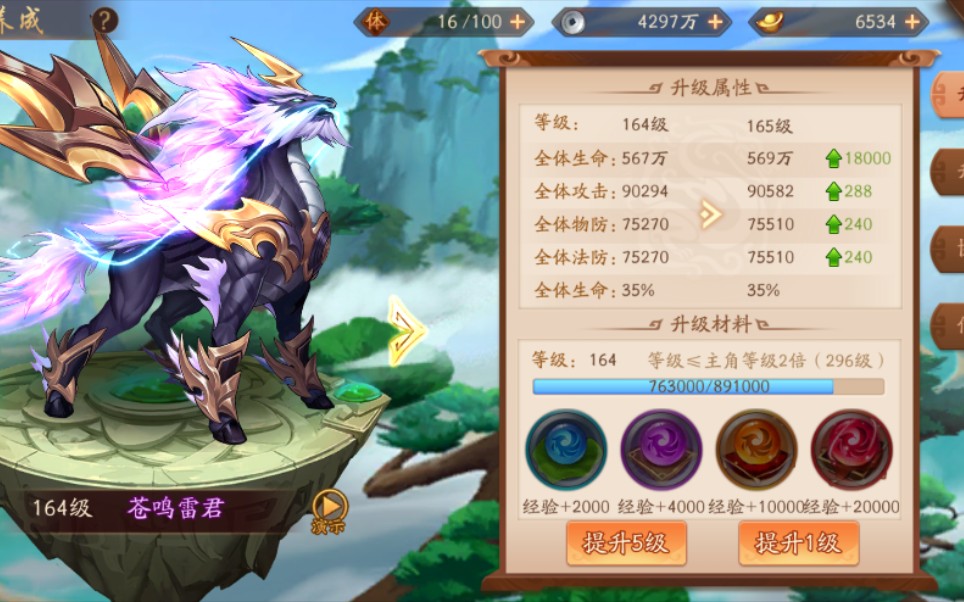Show the next mount with the yellow arrow
The height and width of the screenshot is (602, 964).
point(406,330)
